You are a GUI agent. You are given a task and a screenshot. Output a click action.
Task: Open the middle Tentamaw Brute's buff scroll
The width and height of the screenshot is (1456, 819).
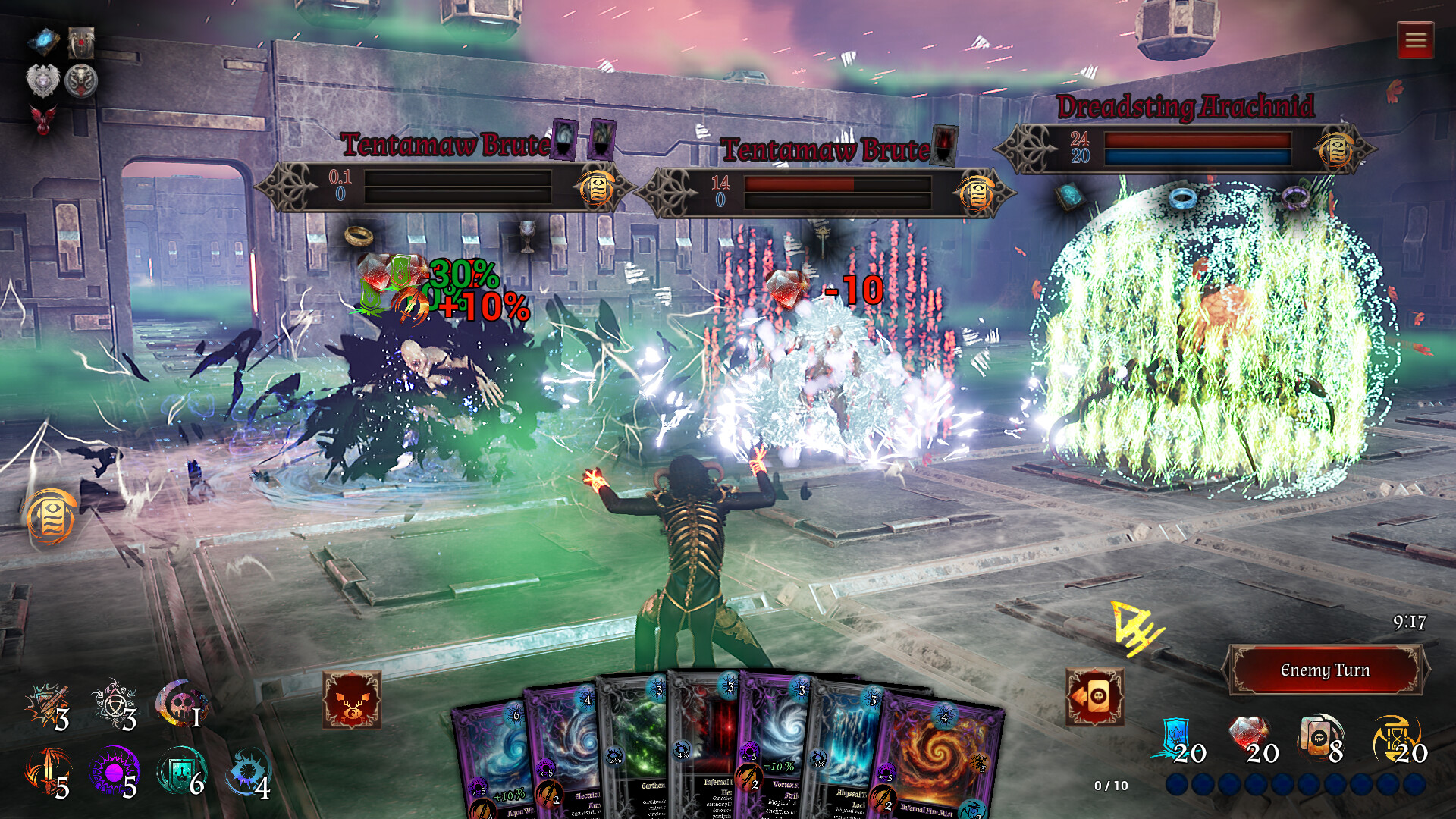coord(977,192)
